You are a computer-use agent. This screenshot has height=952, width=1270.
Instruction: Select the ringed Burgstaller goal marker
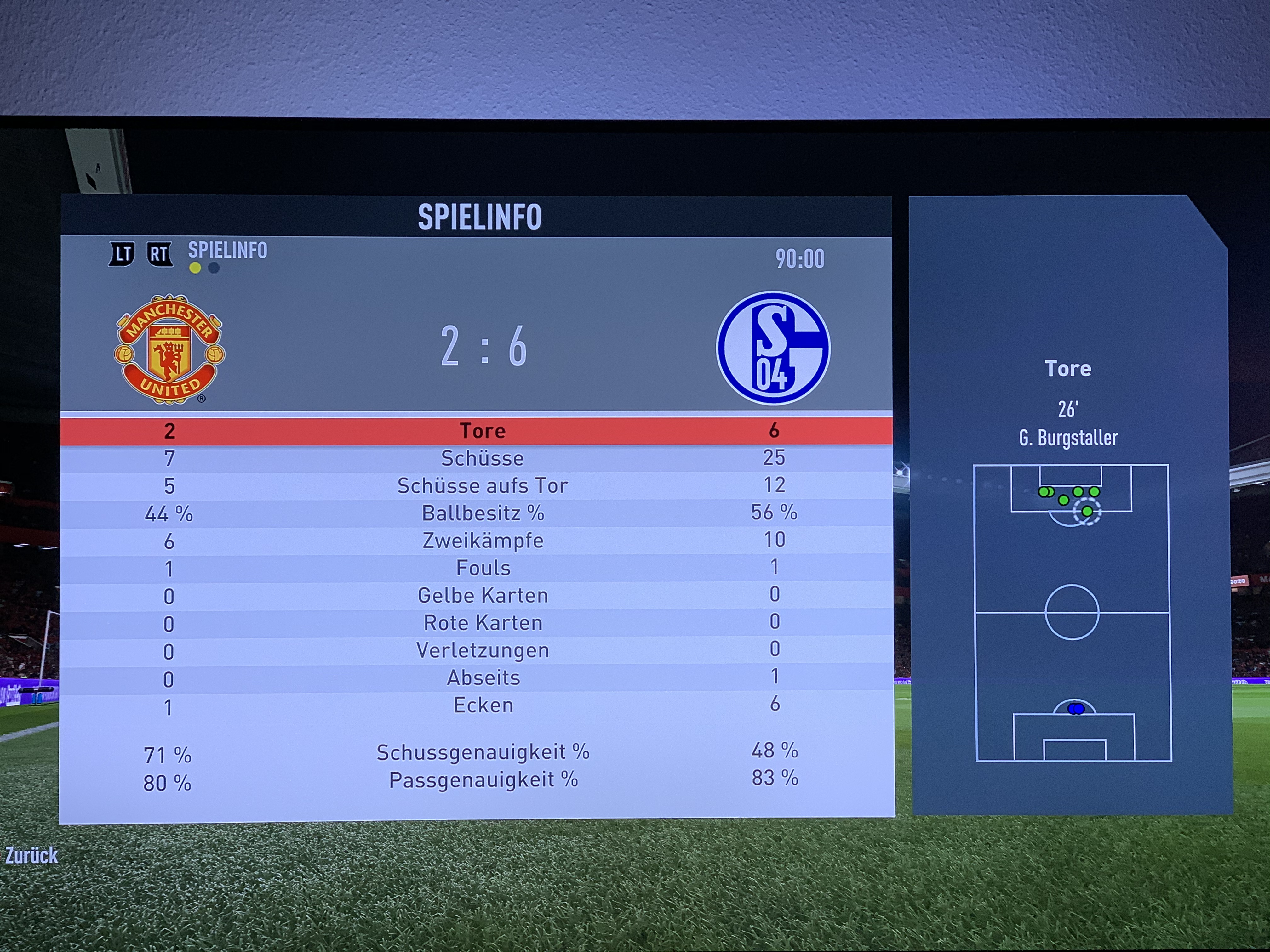click(x=1087, y=511)
